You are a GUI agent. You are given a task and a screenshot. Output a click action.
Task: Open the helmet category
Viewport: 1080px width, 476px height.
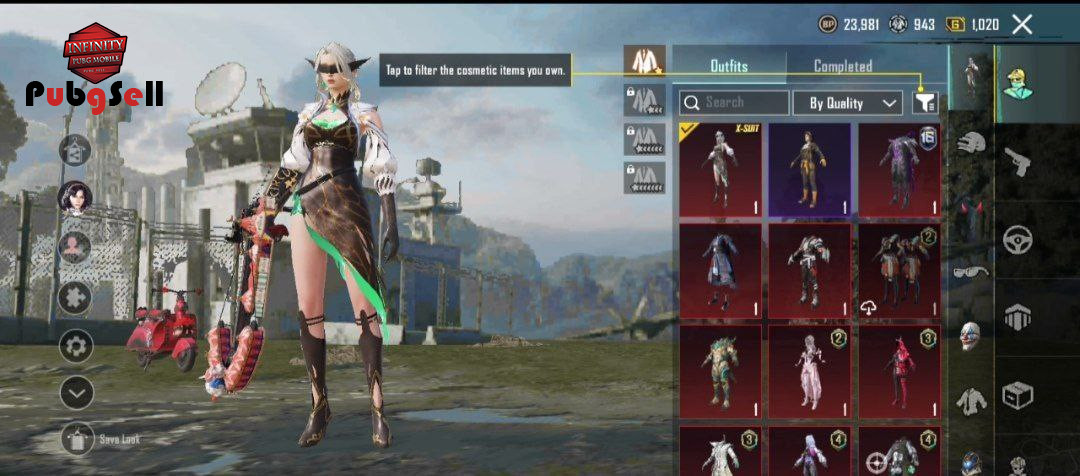coord(970,143)
